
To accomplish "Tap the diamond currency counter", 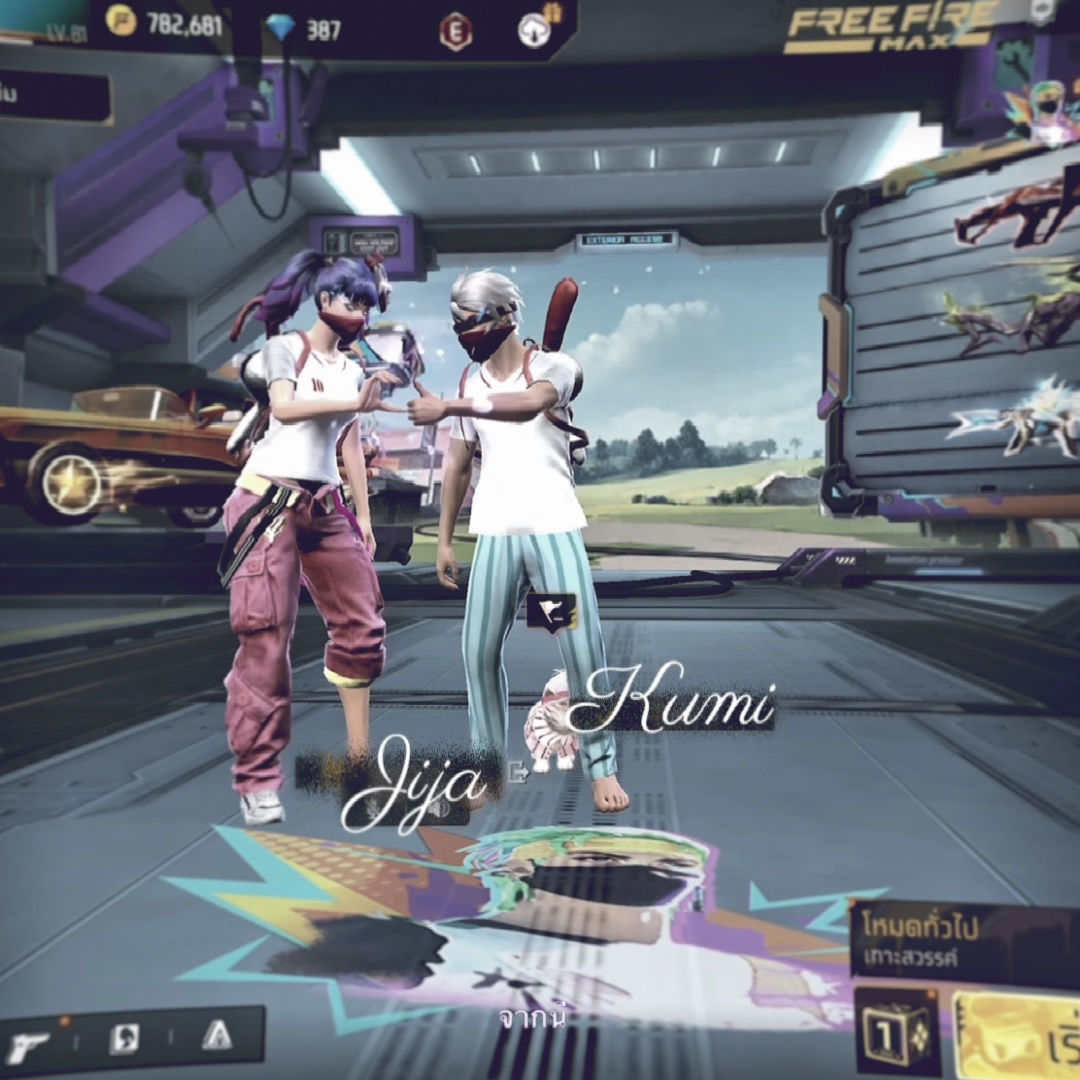I will point(306,29).
